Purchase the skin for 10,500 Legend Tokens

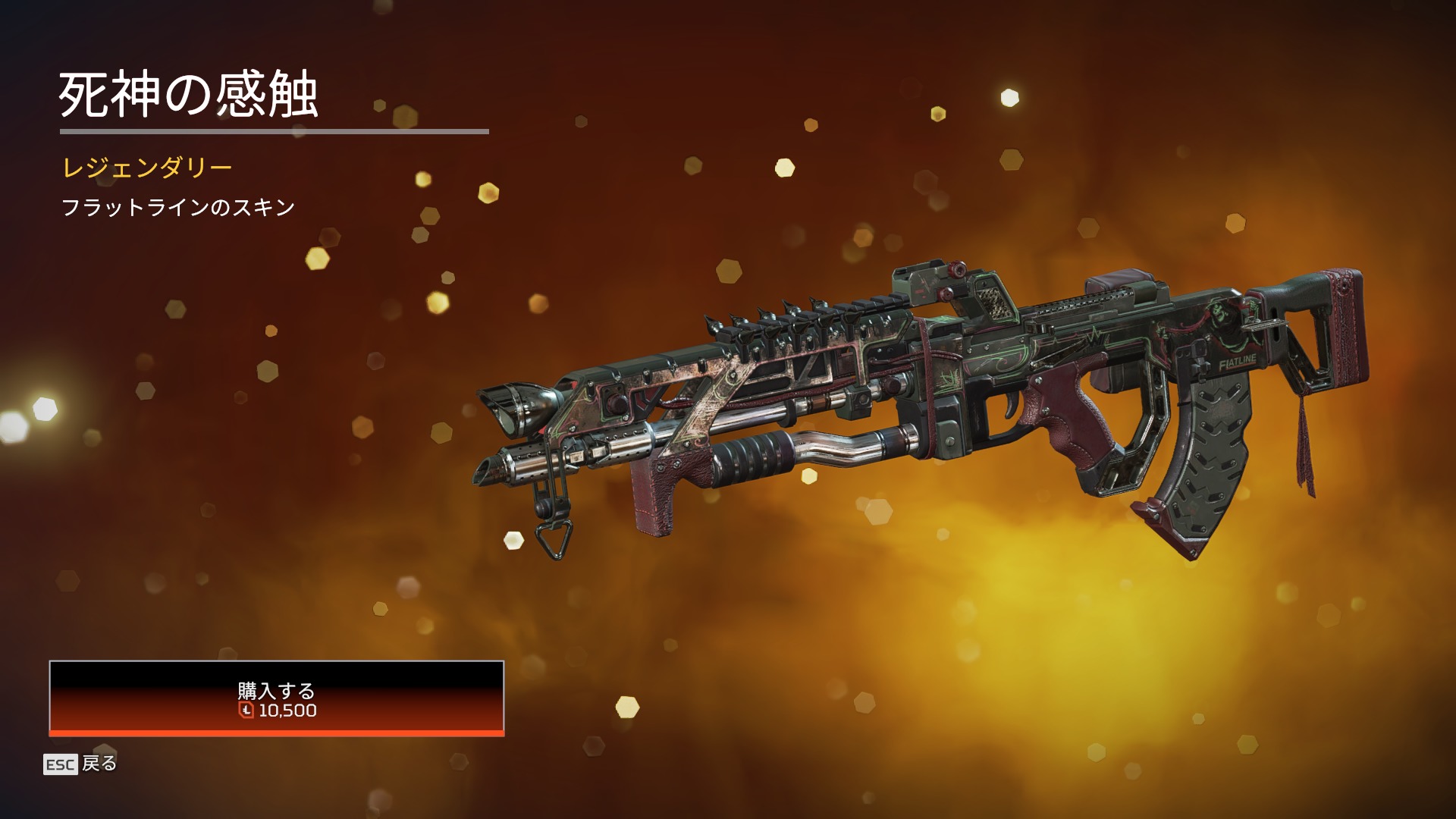(x=276, y=698)
